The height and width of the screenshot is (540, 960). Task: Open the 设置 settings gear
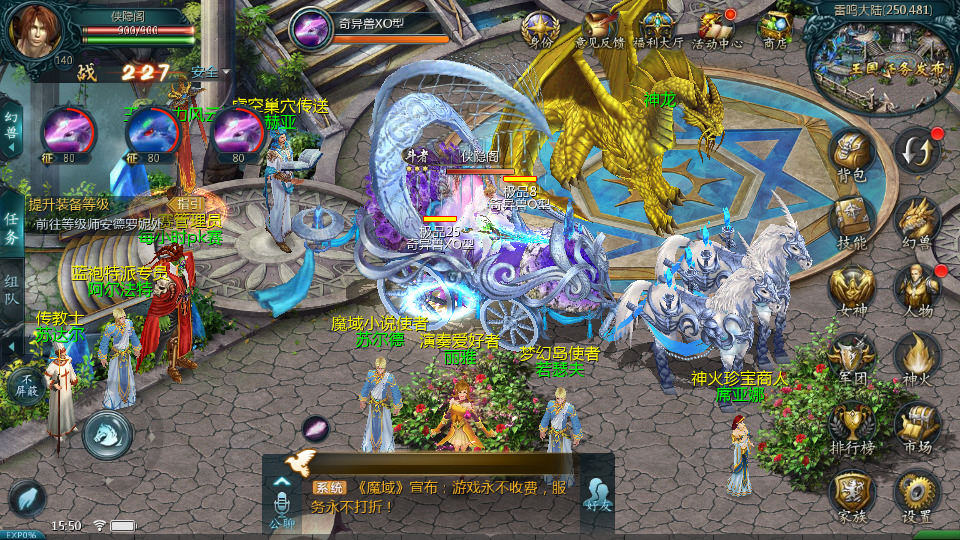[x=916, y=493]
